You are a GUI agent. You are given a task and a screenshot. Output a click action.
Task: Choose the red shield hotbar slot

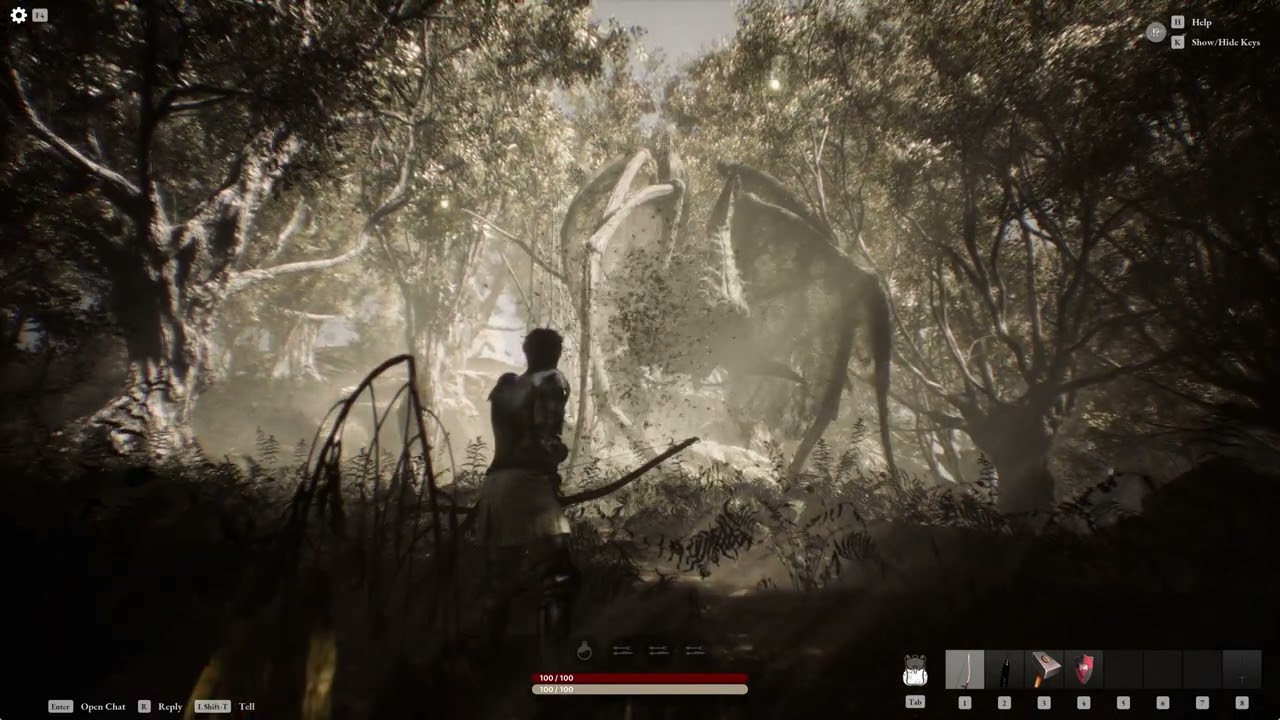tap(1084, 670)
